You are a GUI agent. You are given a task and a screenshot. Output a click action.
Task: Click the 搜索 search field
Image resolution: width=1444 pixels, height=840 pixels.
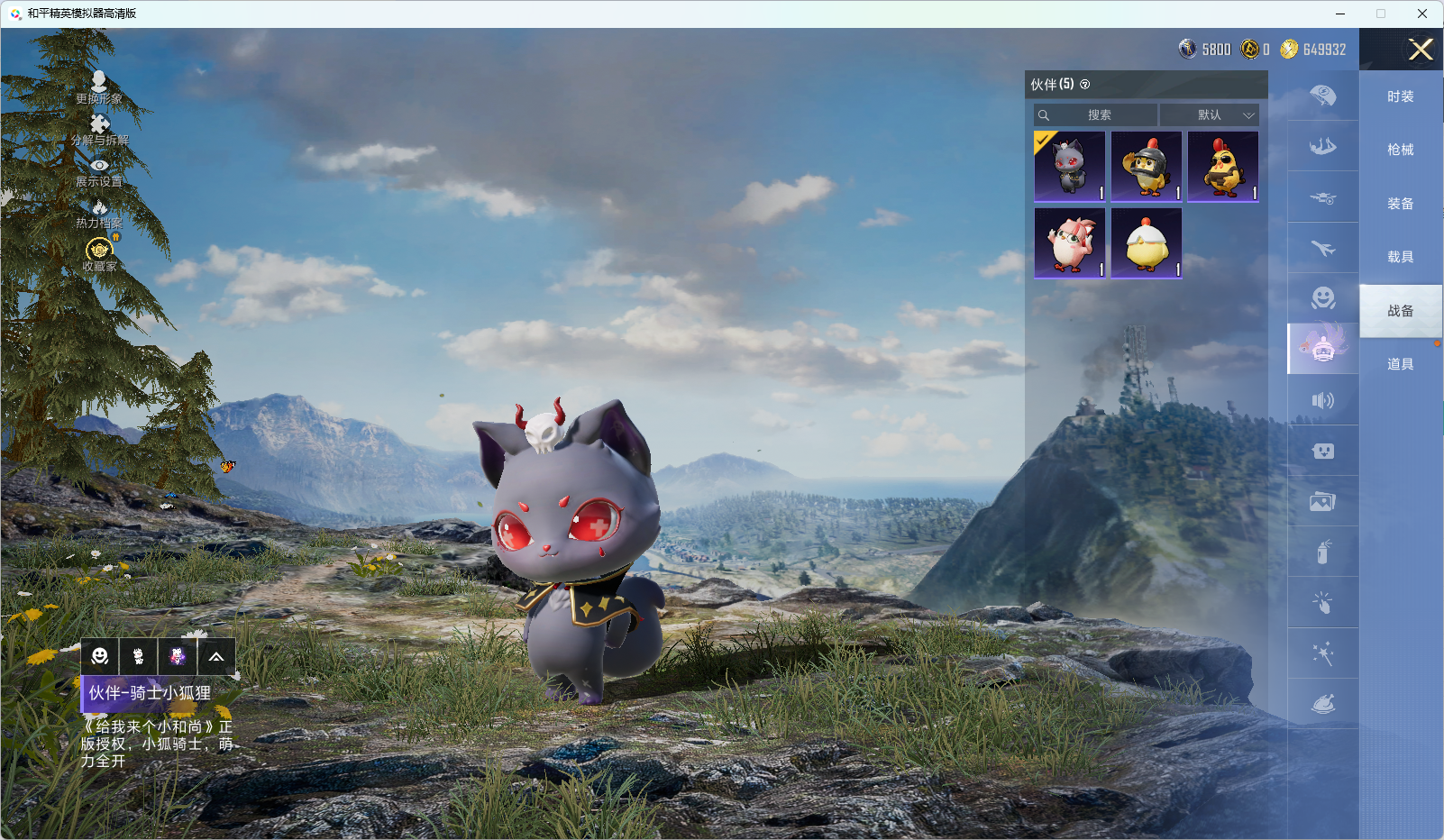[1096, 115]
